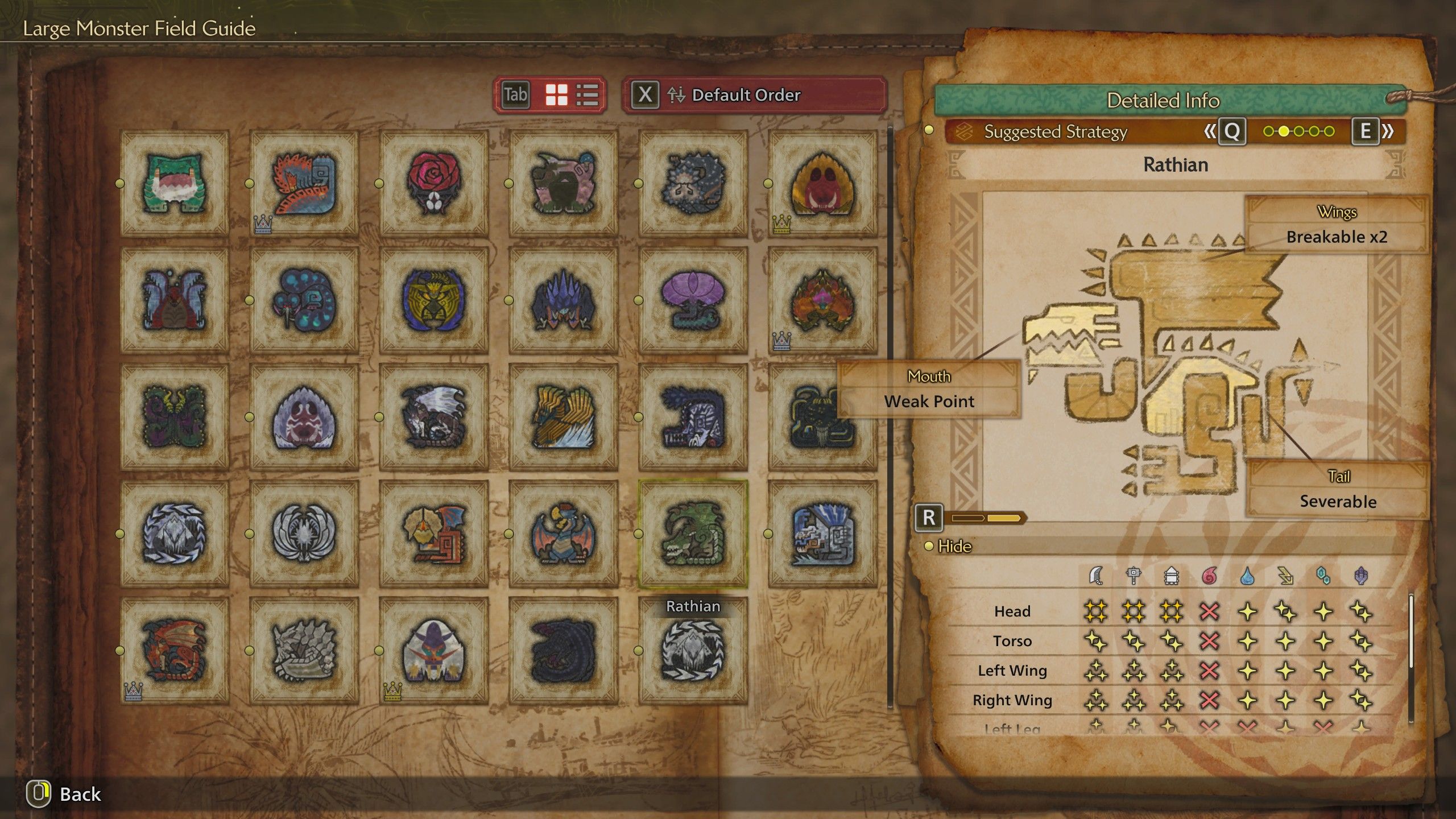Screen dimensions: 1456x819
Task: Select the green frog Chatacabra tile
Action: pos(175,183)
